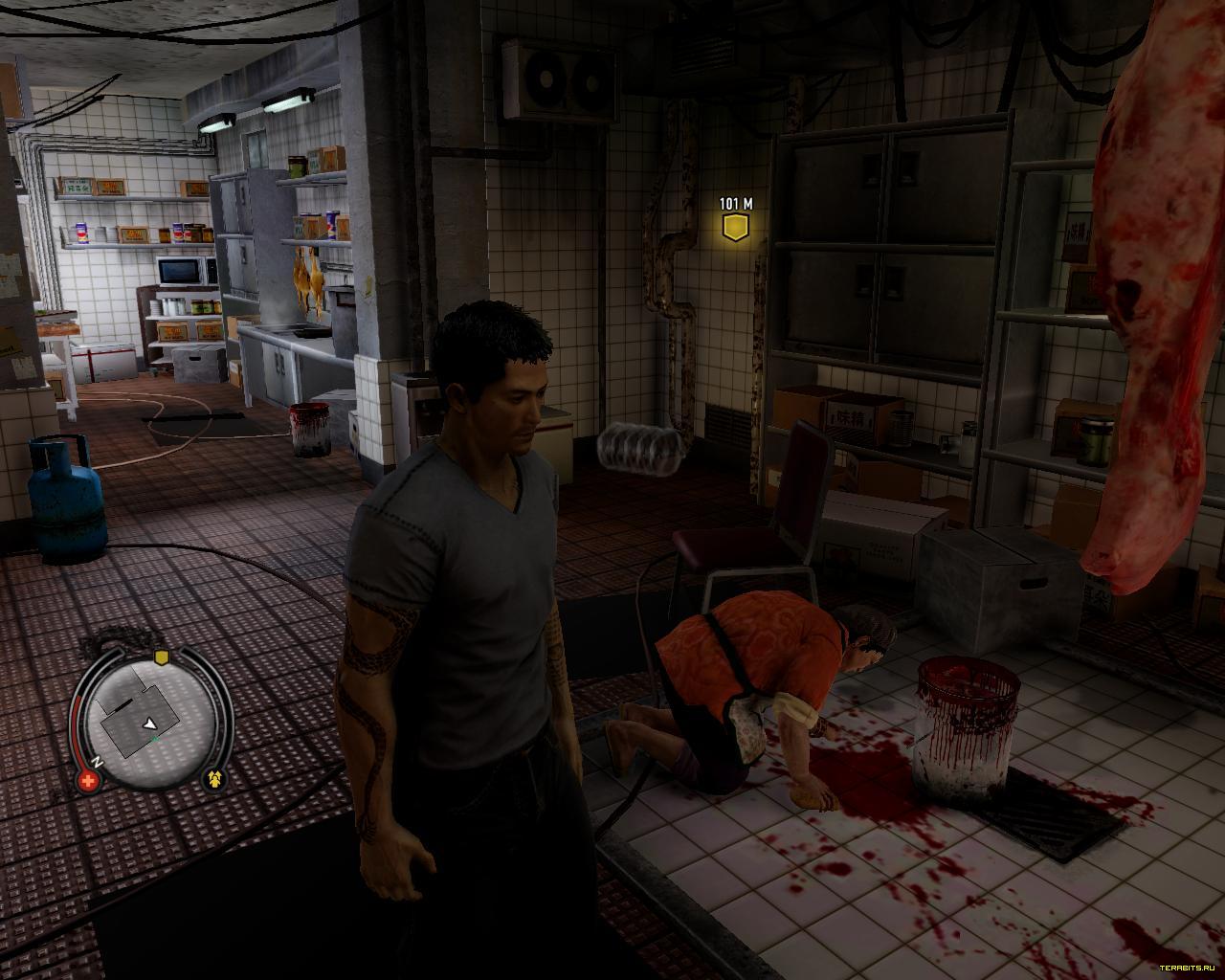Click the red health cross icon
Image resolution: width=1225 pixels, height=980 pixels.
pyautogui.click(x=90, y=781)
